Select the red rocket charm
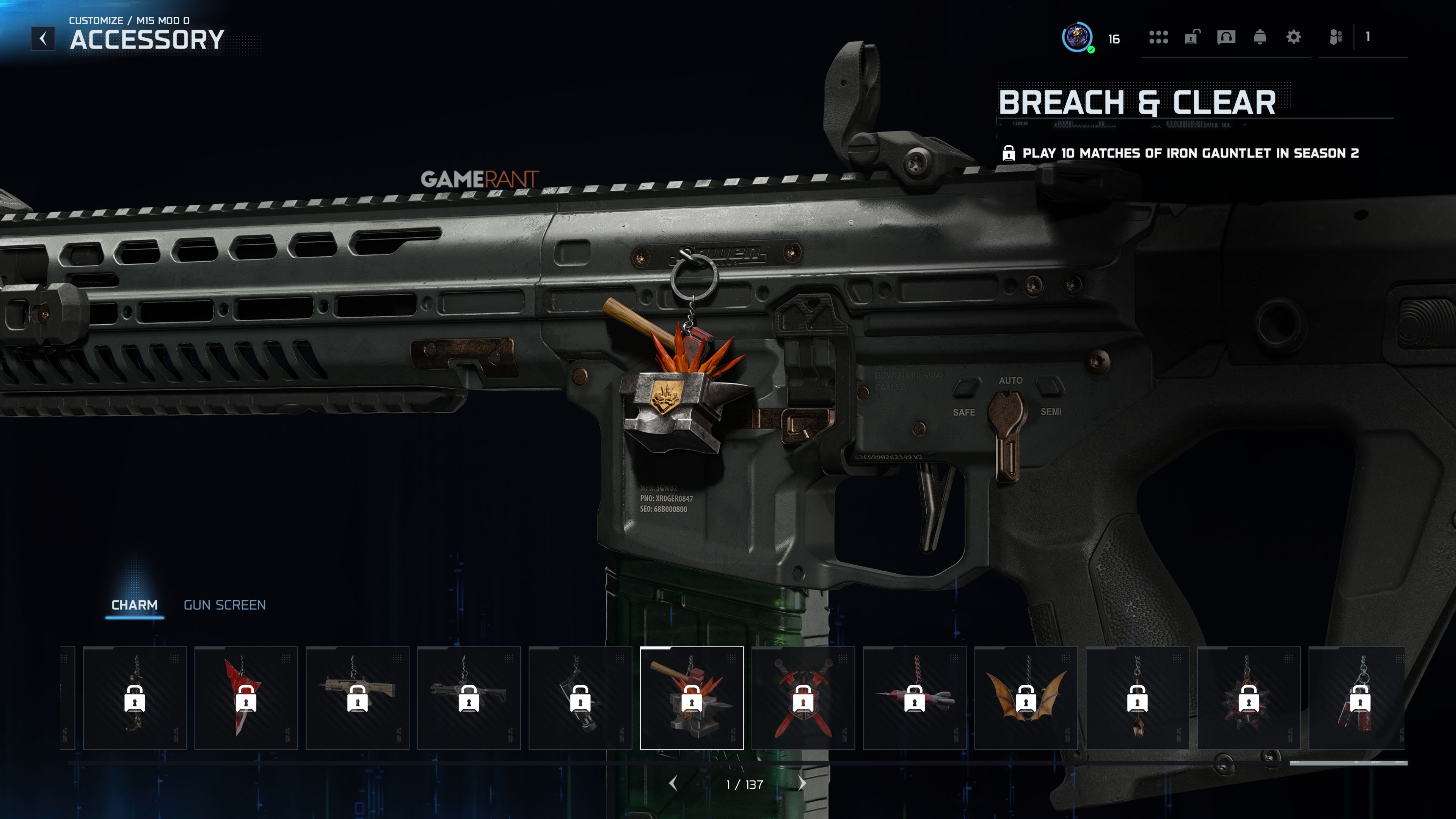 914,698
